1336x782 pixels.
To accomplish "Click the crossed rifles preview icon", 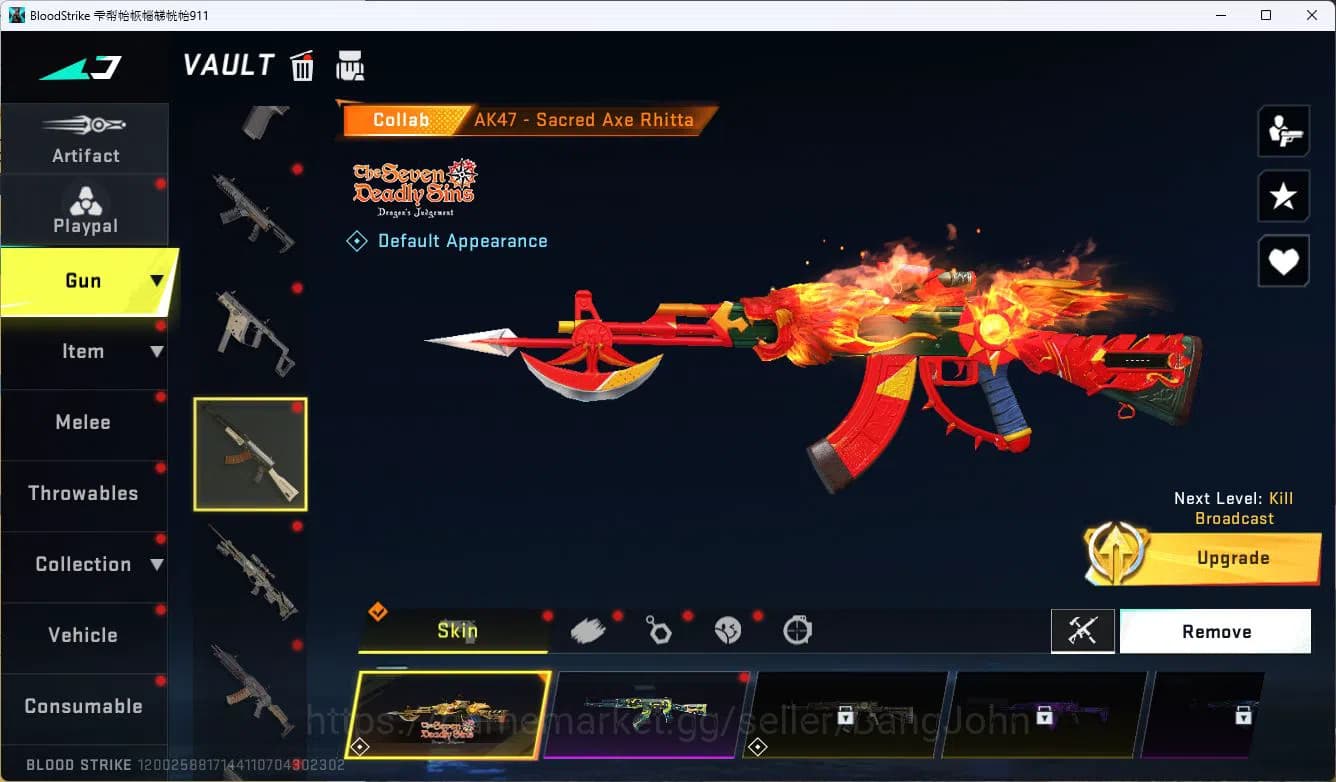I will [1083, 631].
